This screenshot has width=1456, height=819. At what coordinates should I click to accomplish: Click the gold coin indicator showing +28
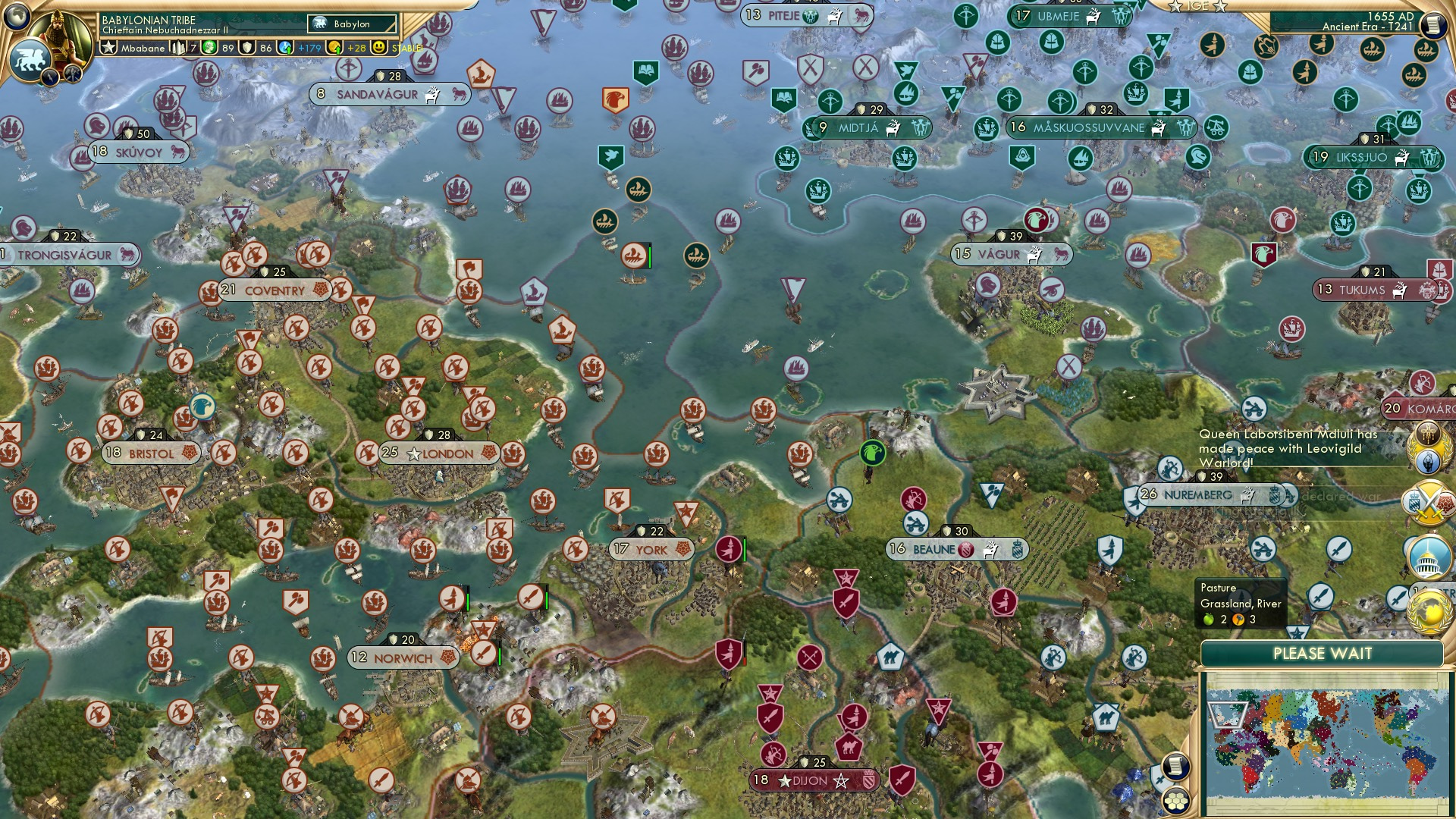(344, 48)
